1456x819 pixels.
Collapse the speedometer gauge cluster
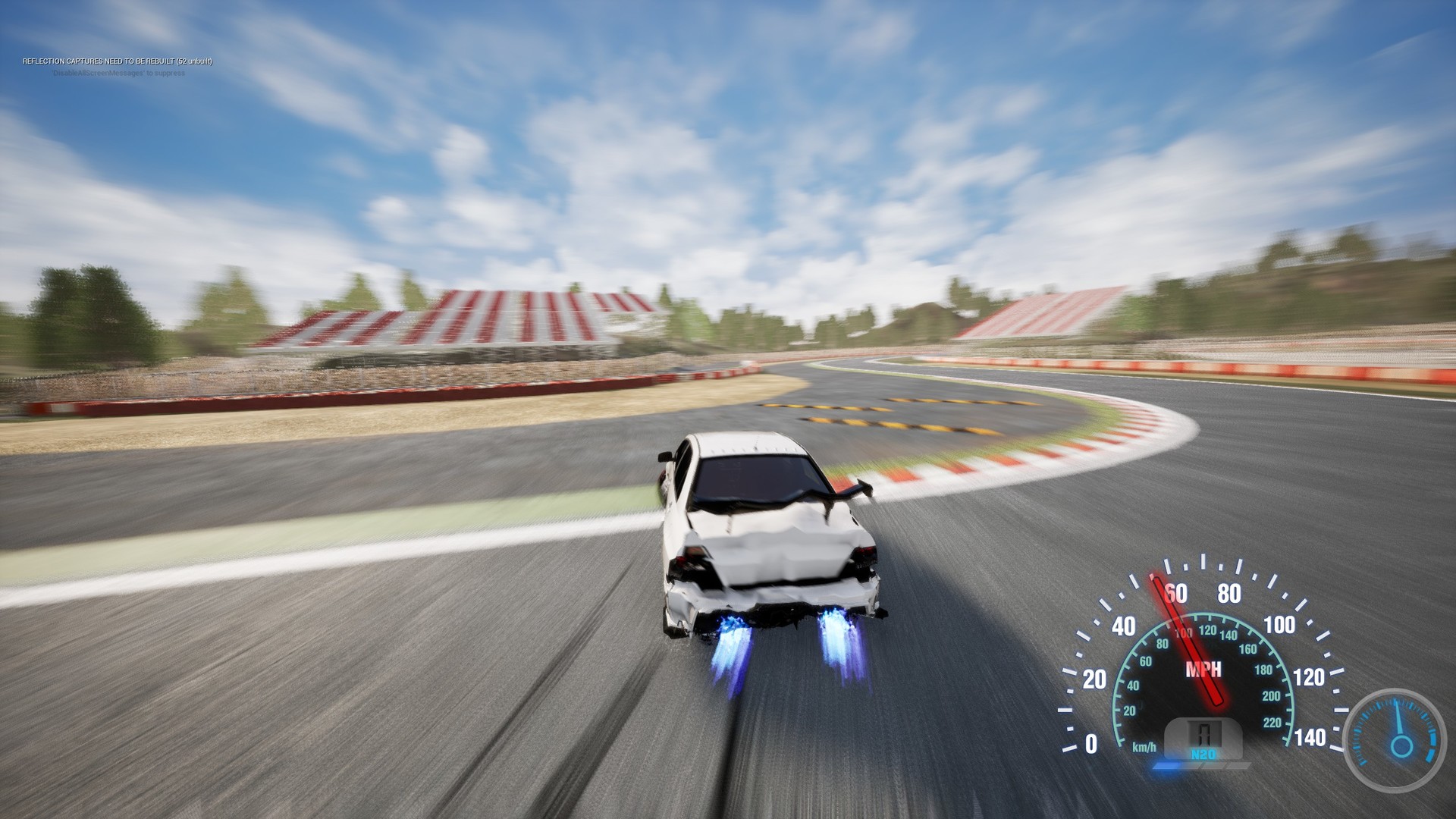1207,660
